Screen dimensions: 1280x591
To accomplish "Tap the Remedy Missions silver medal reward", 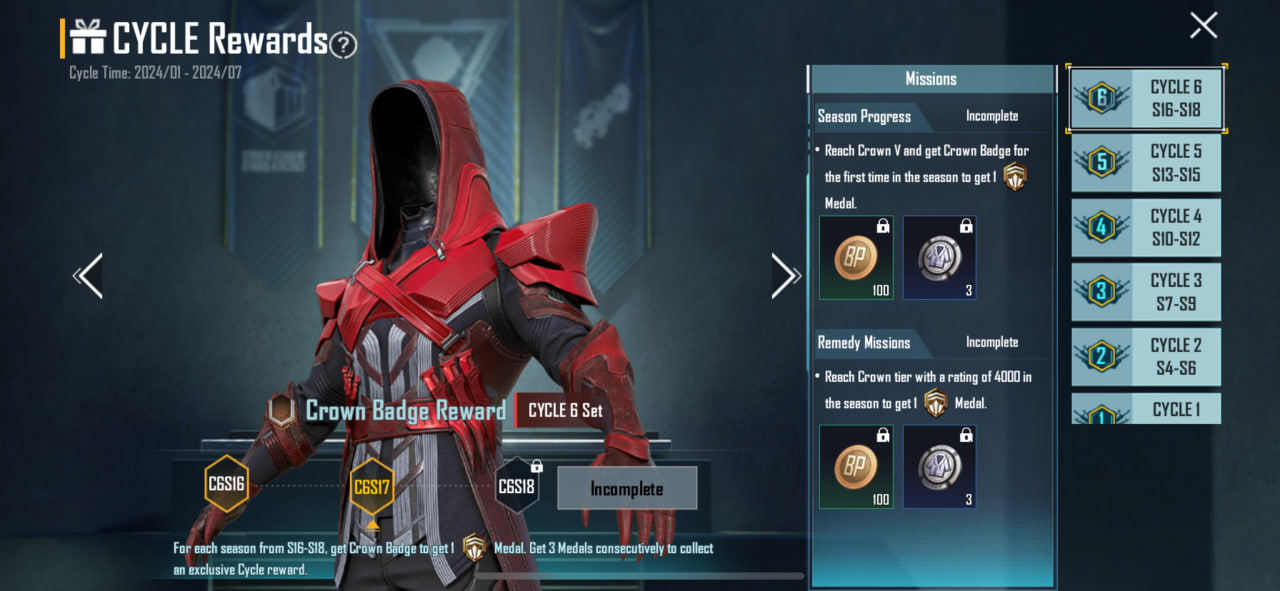I will coord(939,467).
